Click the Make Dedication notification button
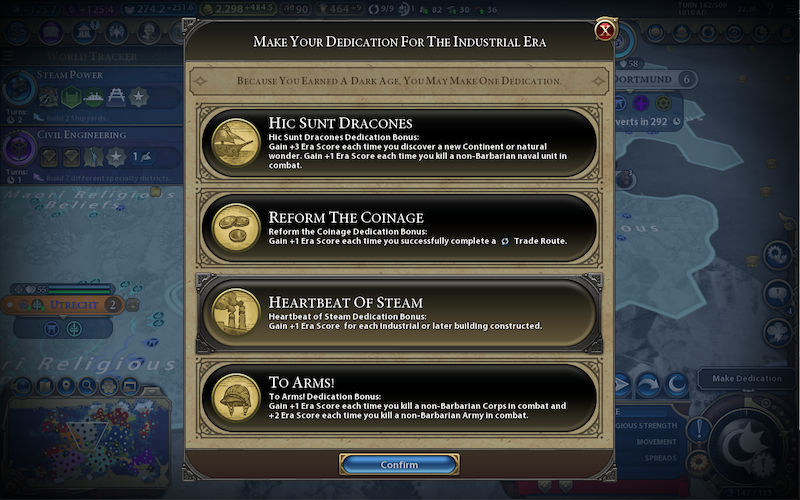Image resolution: width=800 pixels, height=500 pixels. pyautogui.click(x=747, y=379)
